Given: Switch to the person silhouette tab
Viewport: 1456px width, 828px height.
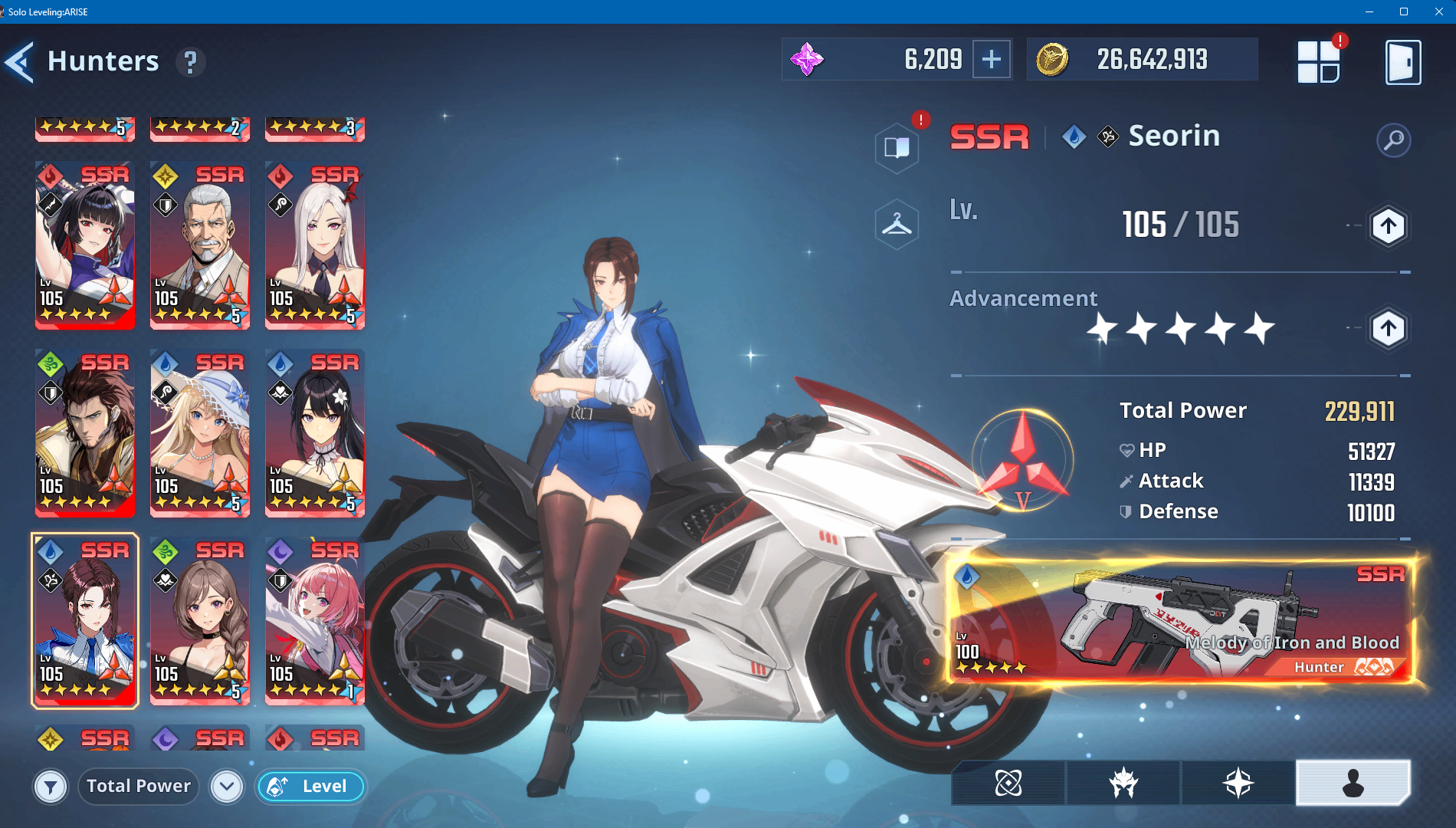Looking at the screenshot, I should point(1353,783).
